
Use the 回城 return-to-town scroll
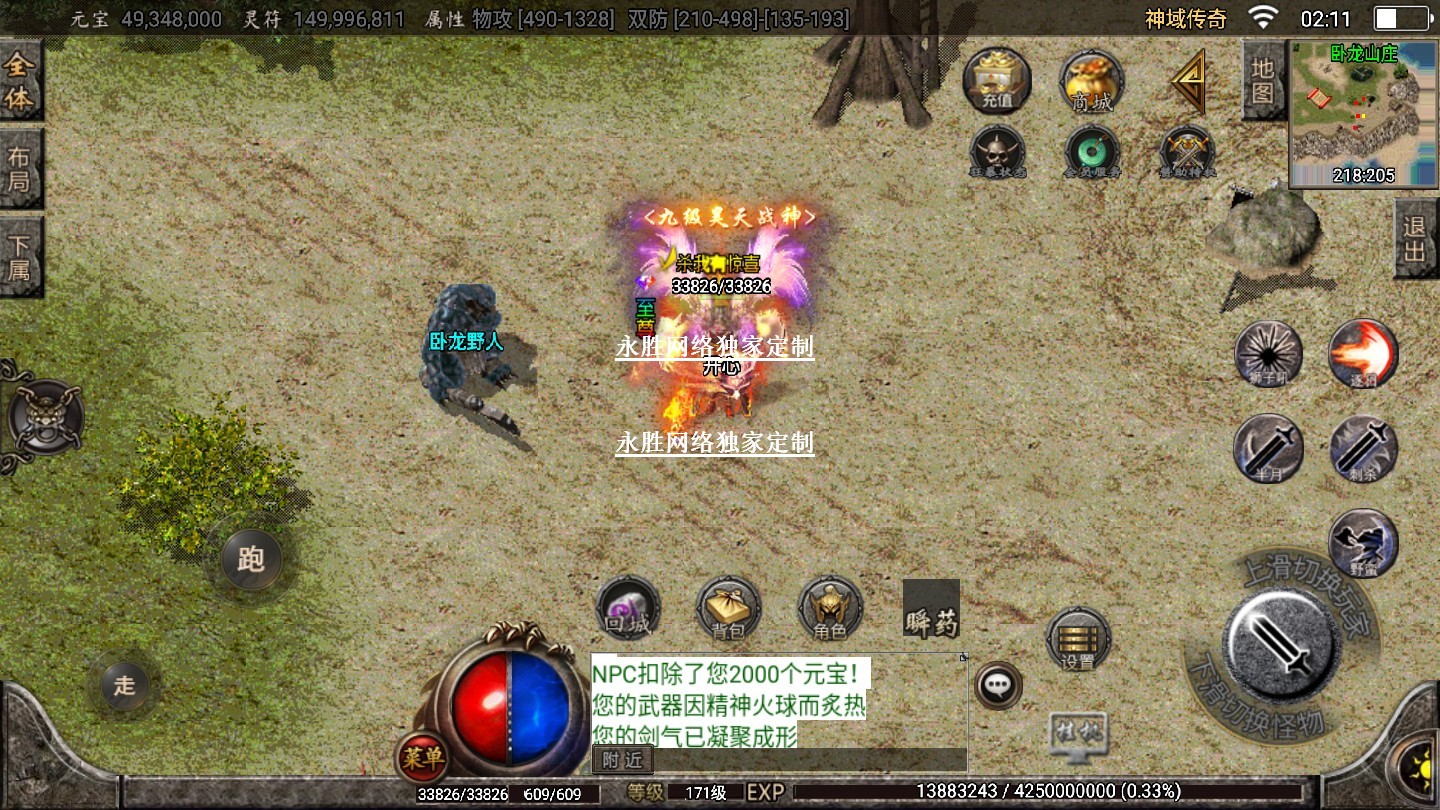coord(628,608)
